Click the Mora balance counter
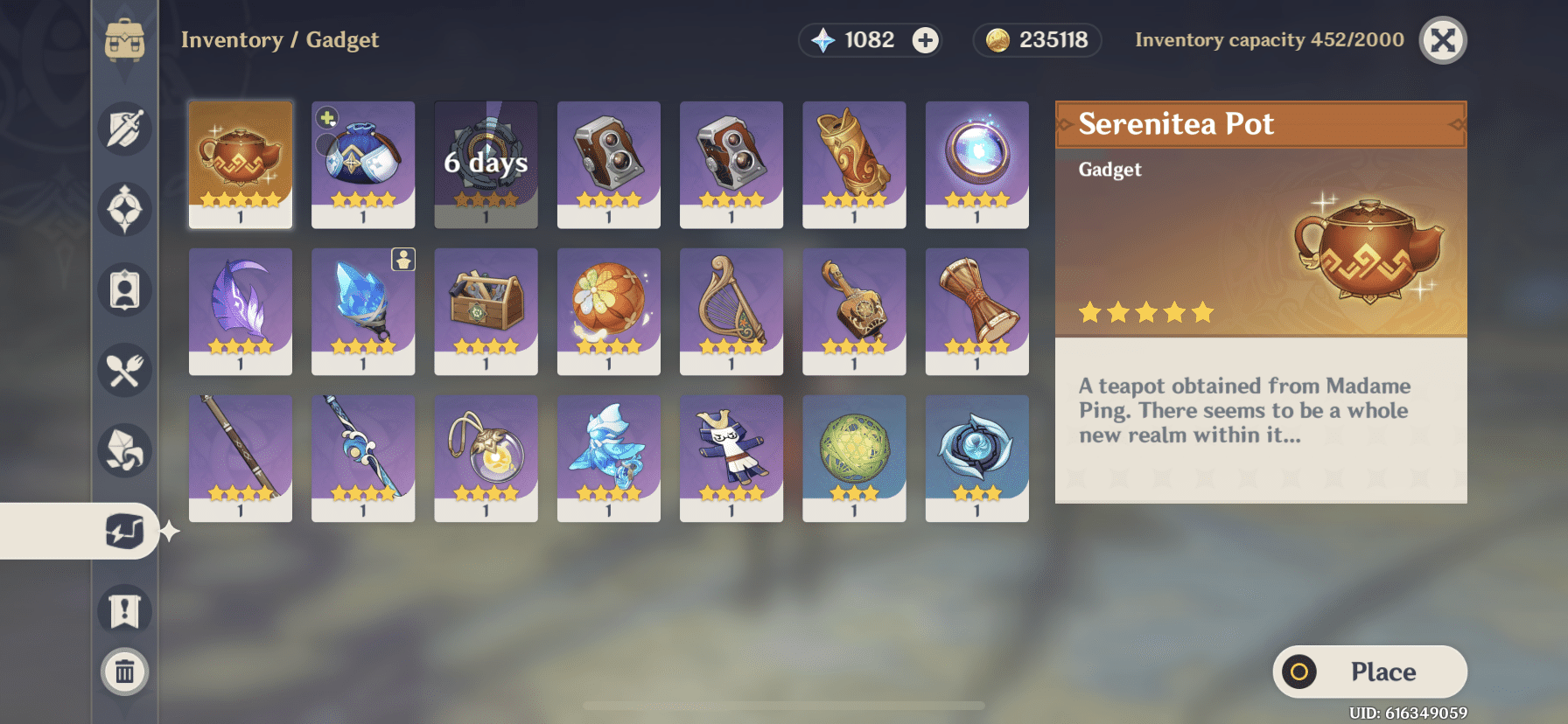1568x724 pixels. (1037, 40)
